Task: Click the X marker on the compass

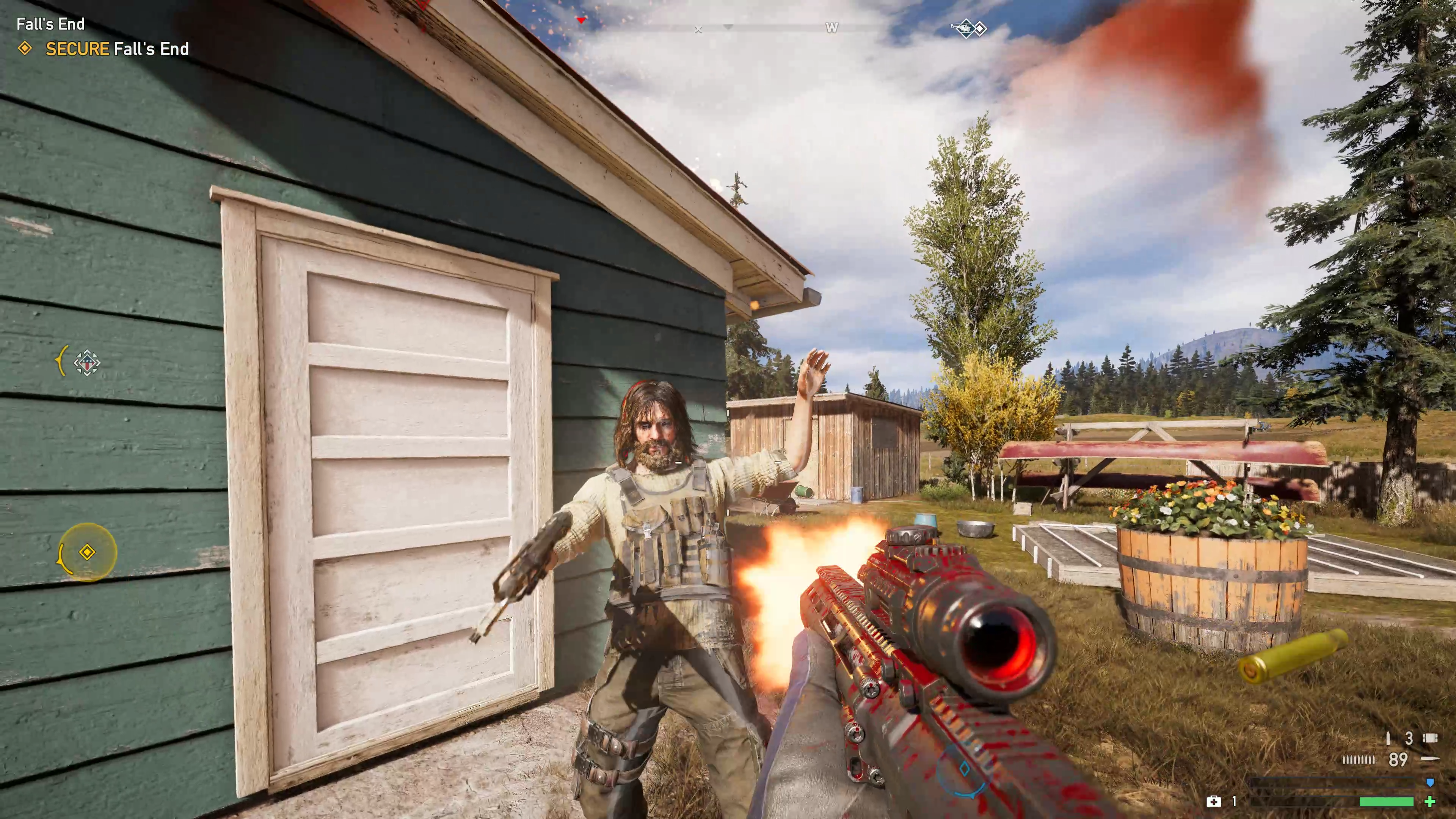Action: click(x=698, y=30)
